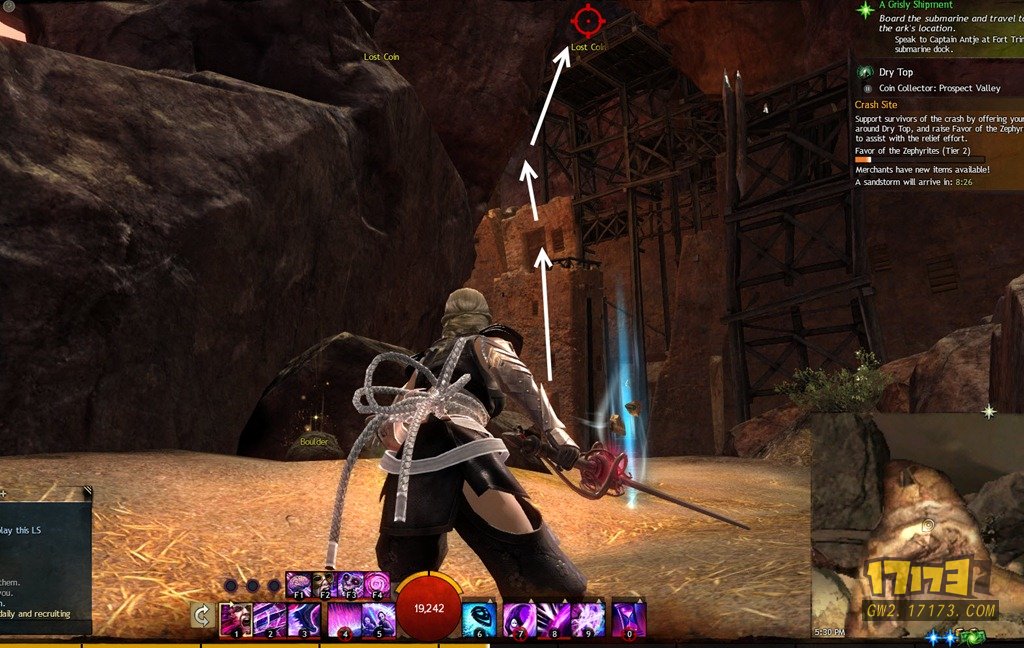Image resolution: width=1024 pixels, height=648 pixels.
Task: Open the Crash Site event details
Action: click(x=876, y=104)
